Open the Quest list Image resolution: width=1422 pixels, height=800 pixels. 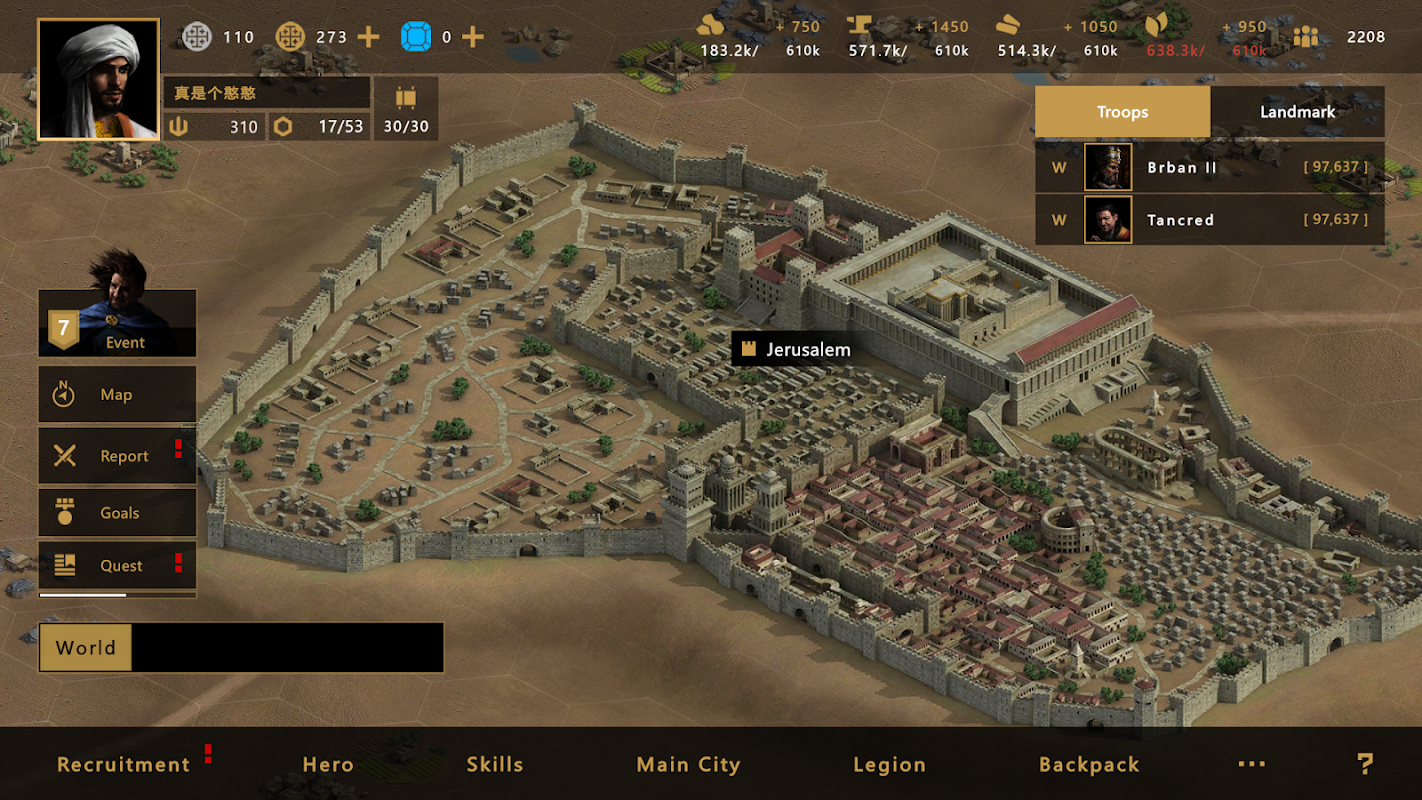pos(117,566)
